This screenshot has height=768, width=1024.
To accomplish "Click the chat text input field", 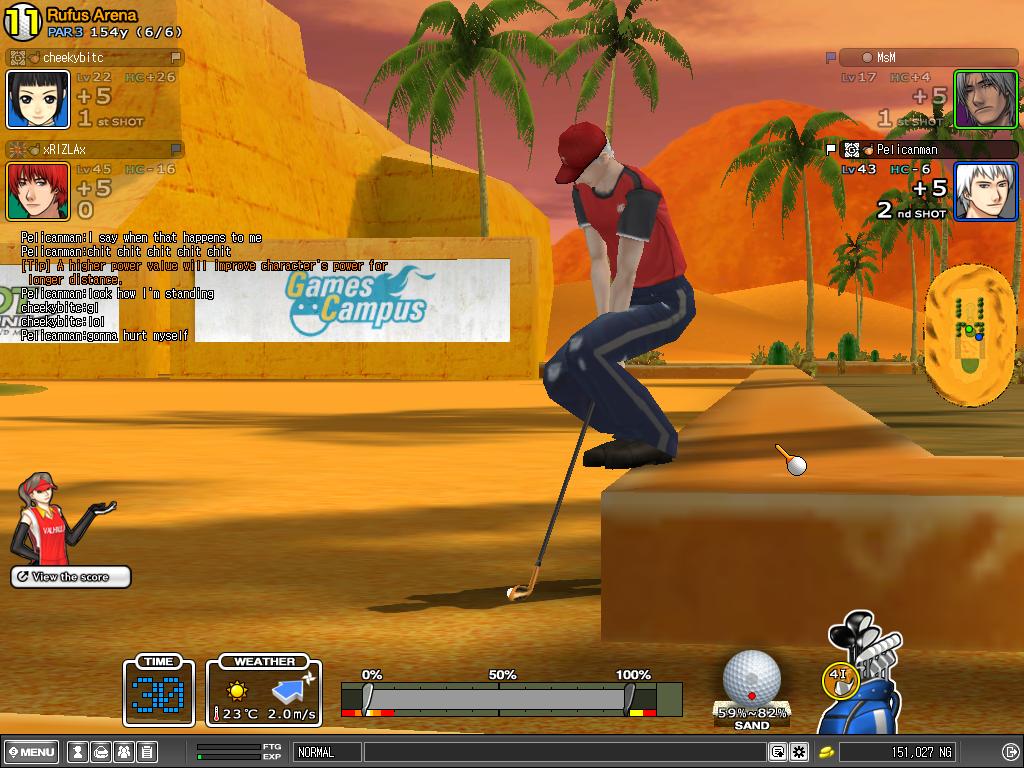I will 565,752.
